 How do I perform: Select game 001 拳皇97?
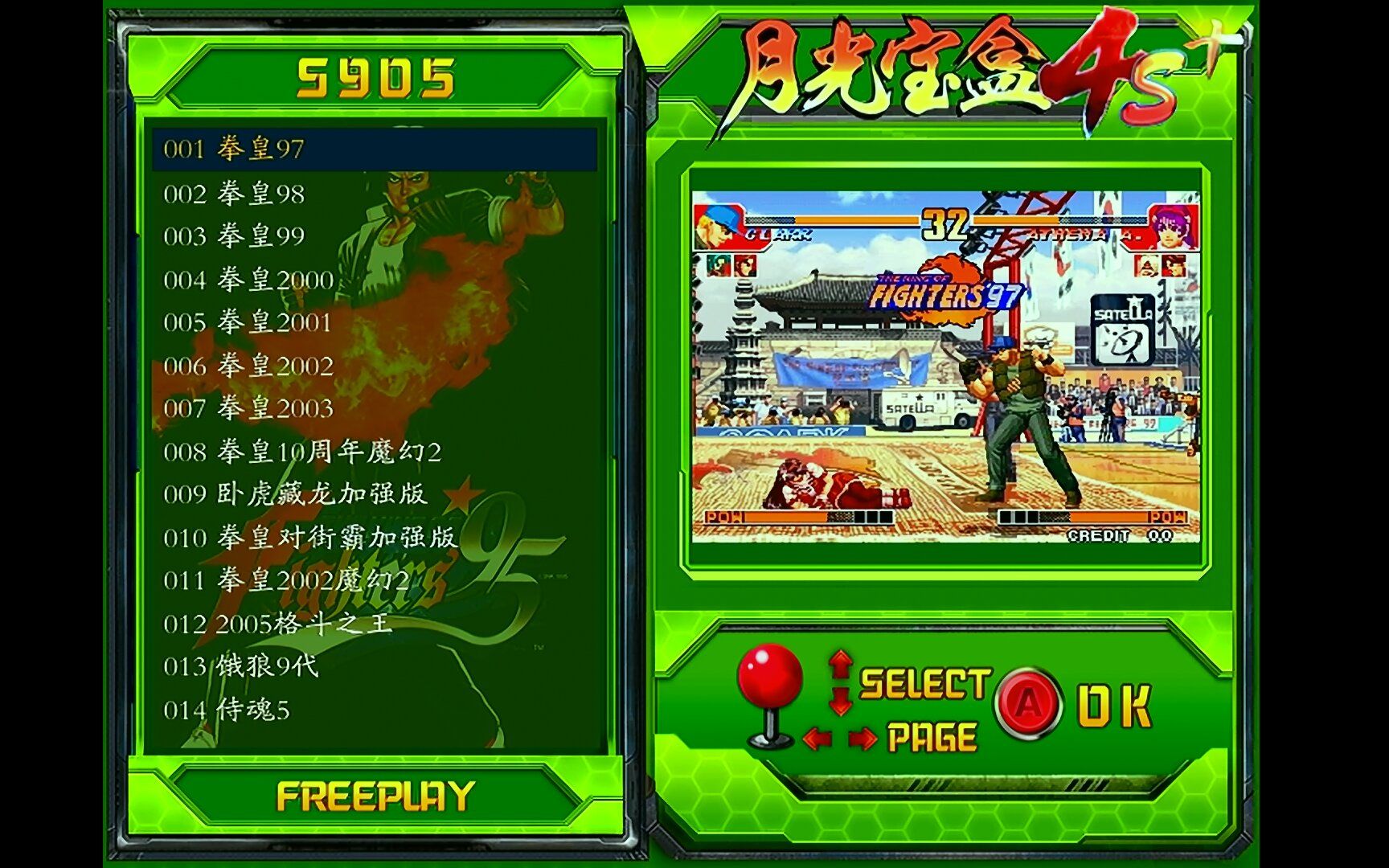241,147
